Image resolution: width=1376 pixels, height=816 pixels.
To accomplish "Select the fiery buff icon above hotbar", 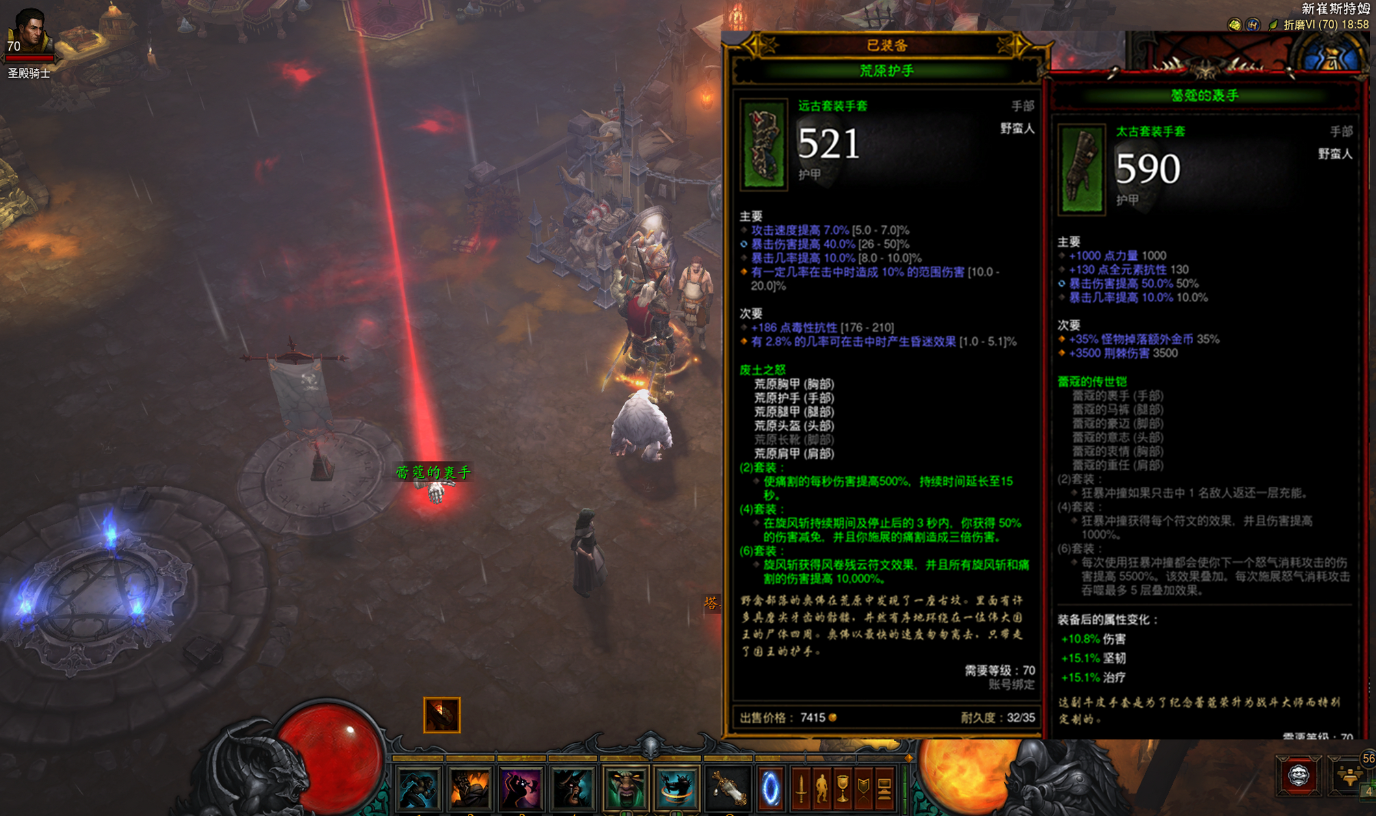I will pos(441,714).
